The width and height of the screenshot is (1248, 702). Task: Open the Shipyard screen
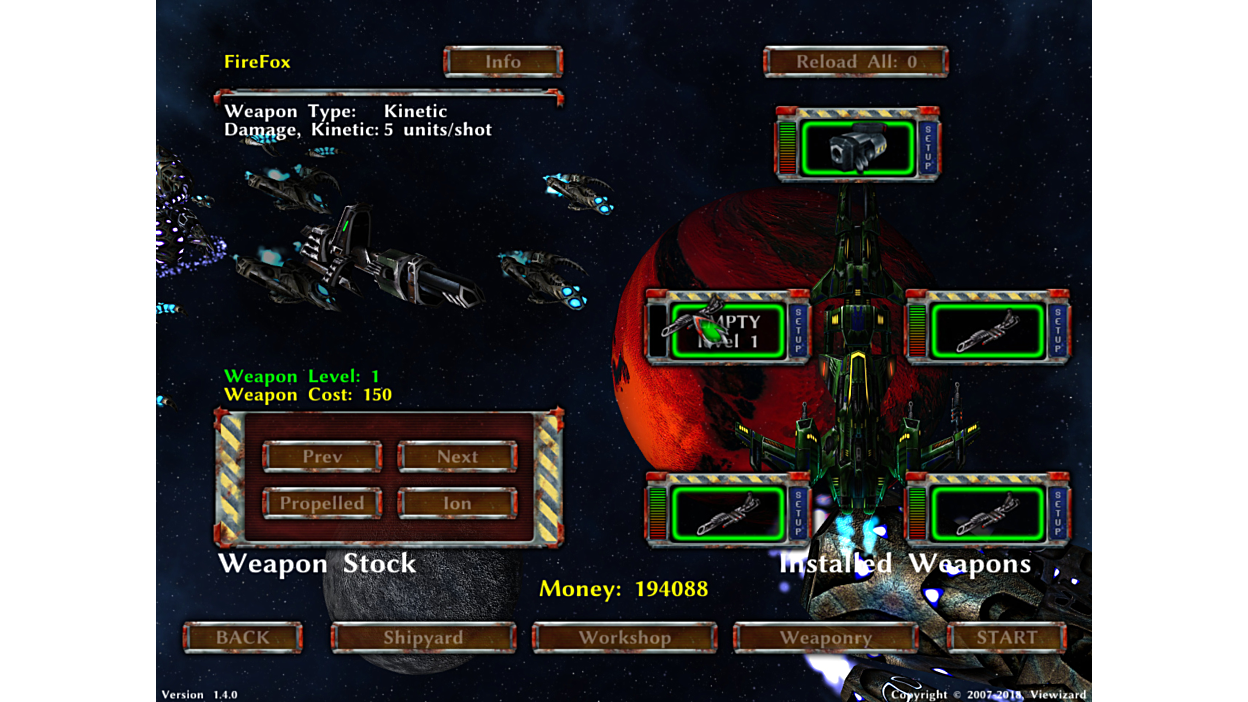423,638
